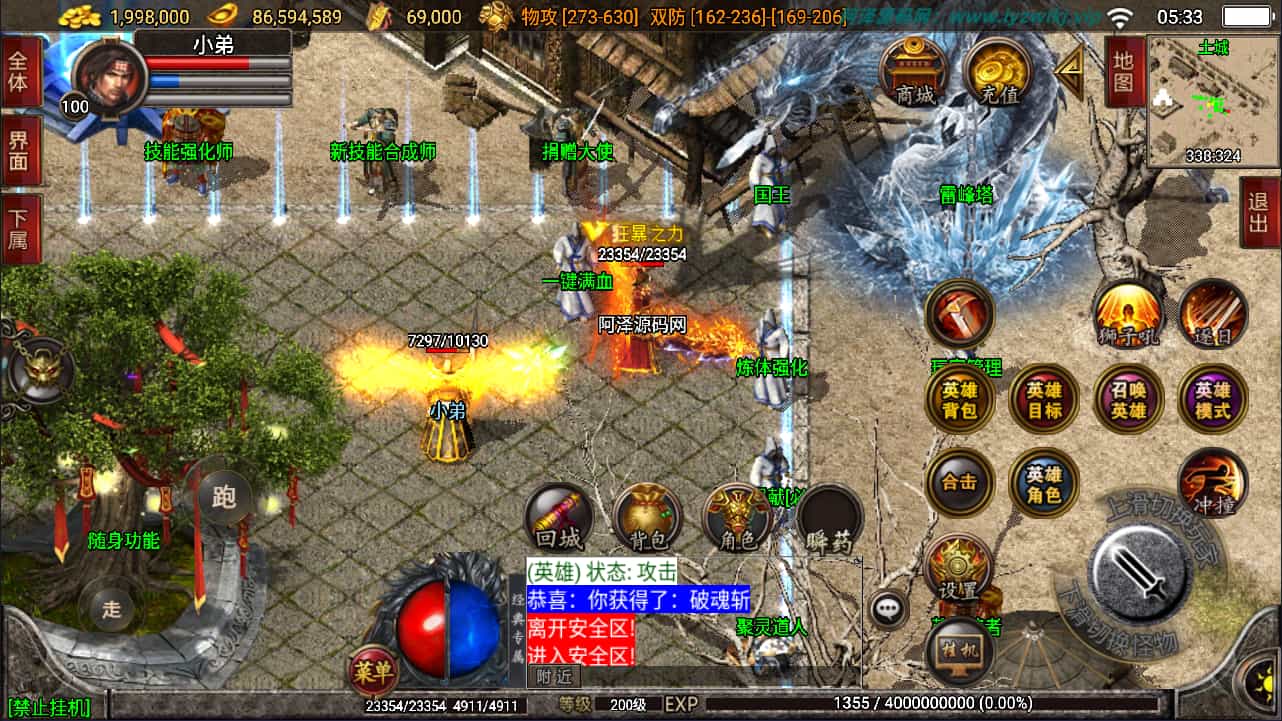Viewport: 1282px width, 721px height.
Task: Open the 英雄角色 hero character sheet
Action: 1044,483
